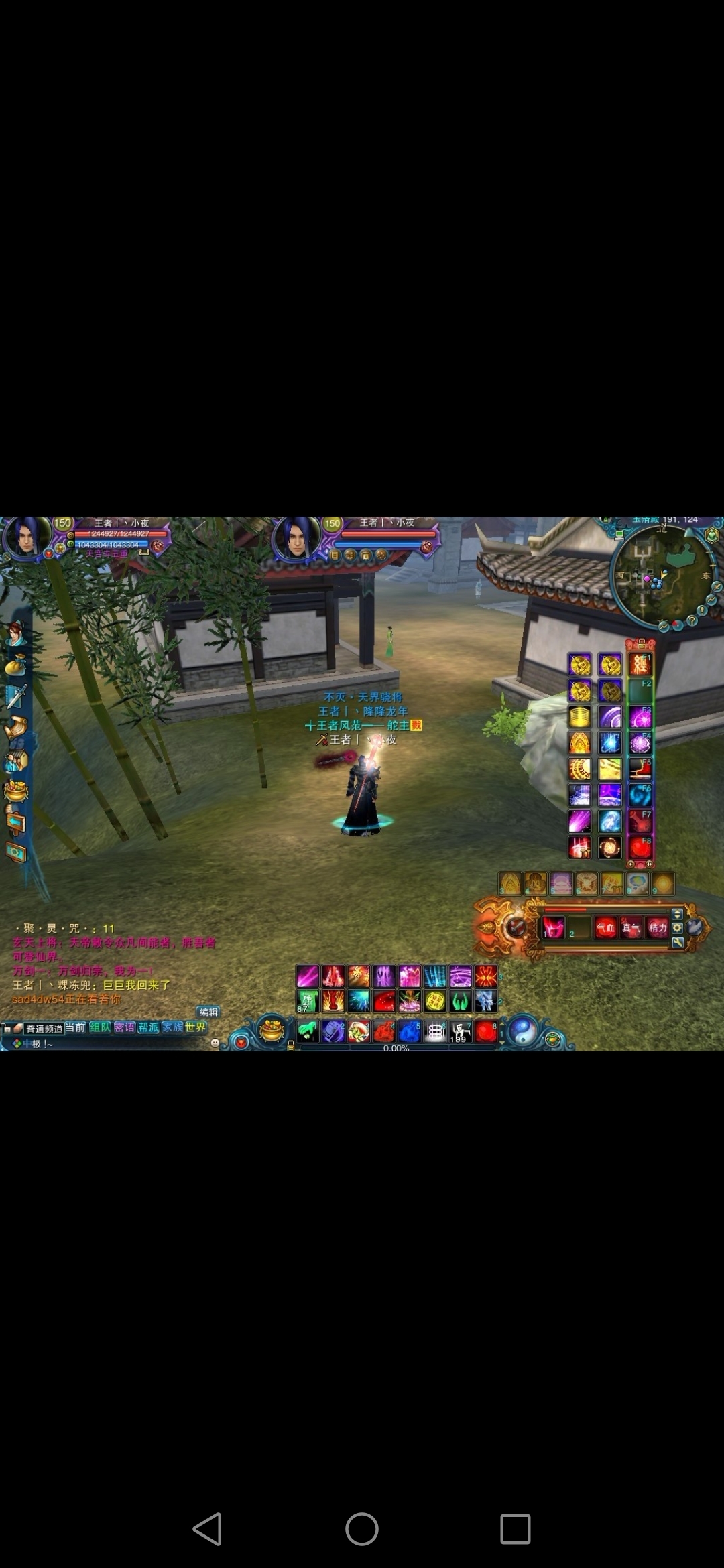724x1568 pixels.
Task: Switch to the 密语 whisper tab
Action: click(x=124, y=1027)
